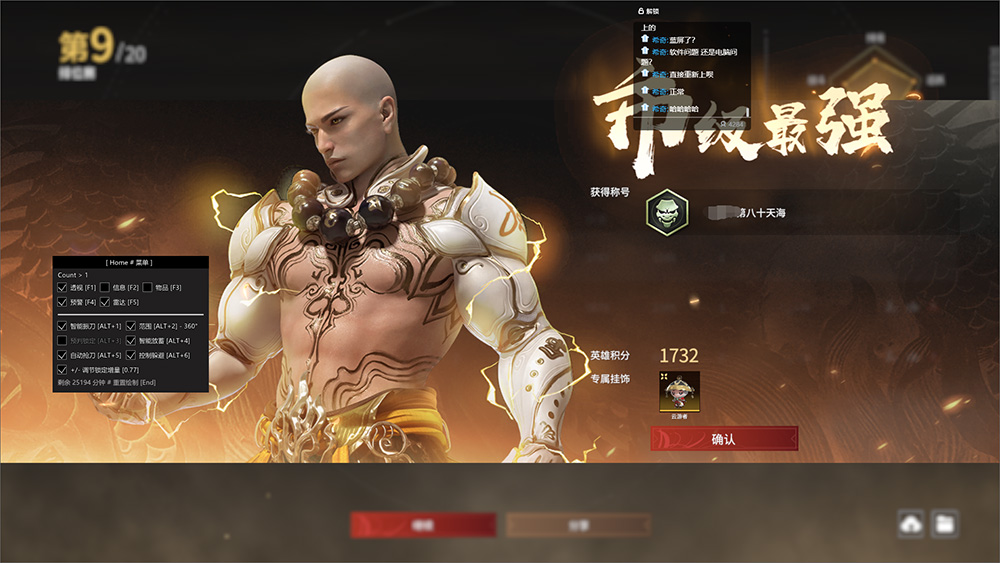1000x563 pixels.
Task: Toggle the [ALT+5] checkbox in overlay menu
Action: point(63,355)
